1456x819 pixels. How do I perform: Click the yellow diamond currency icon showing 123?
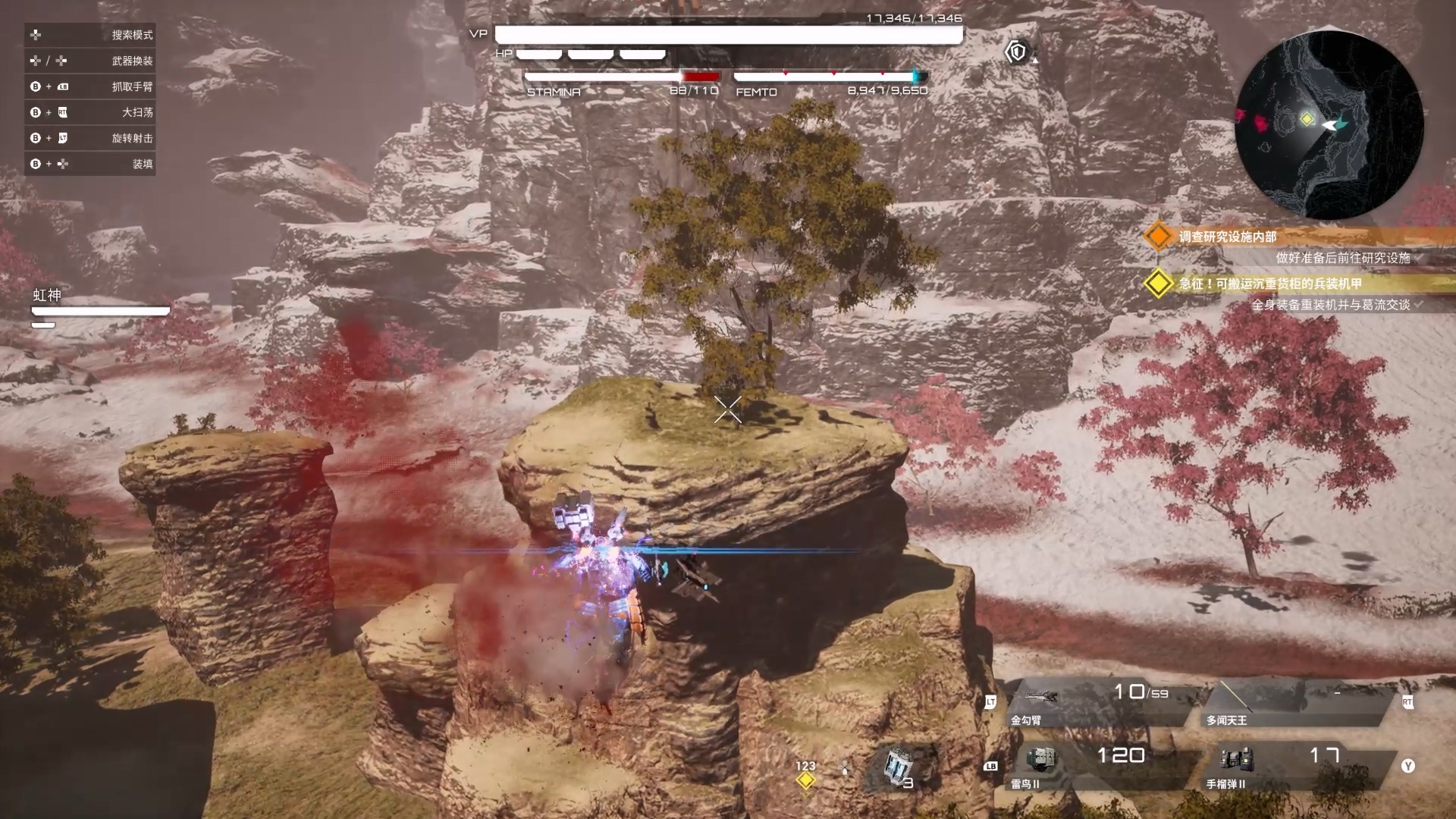click(805, 780)
